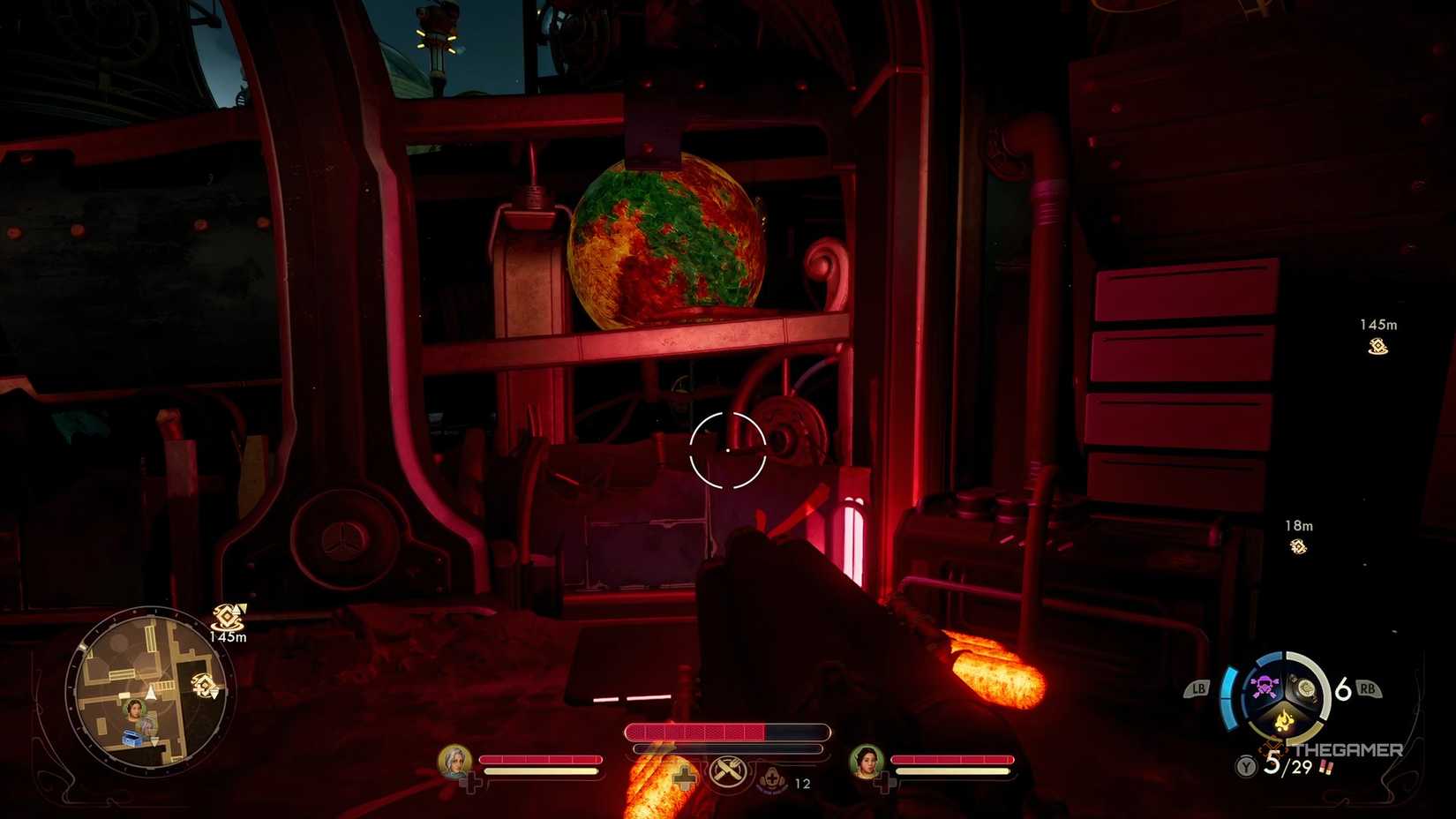Click the 5/29 ammo counter
The width and height of the screenshot is (1456, 819).
[x=1287, y=765]
